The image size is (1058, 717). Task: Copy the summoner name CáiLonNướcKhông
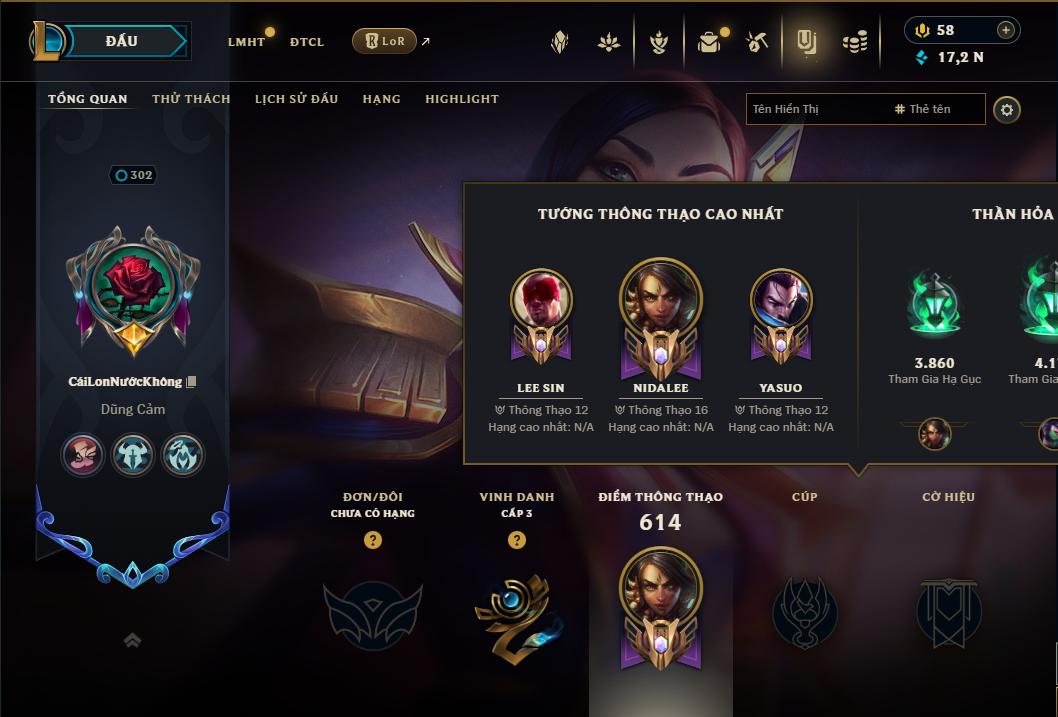pyautogui.click(x=192, y=382)
